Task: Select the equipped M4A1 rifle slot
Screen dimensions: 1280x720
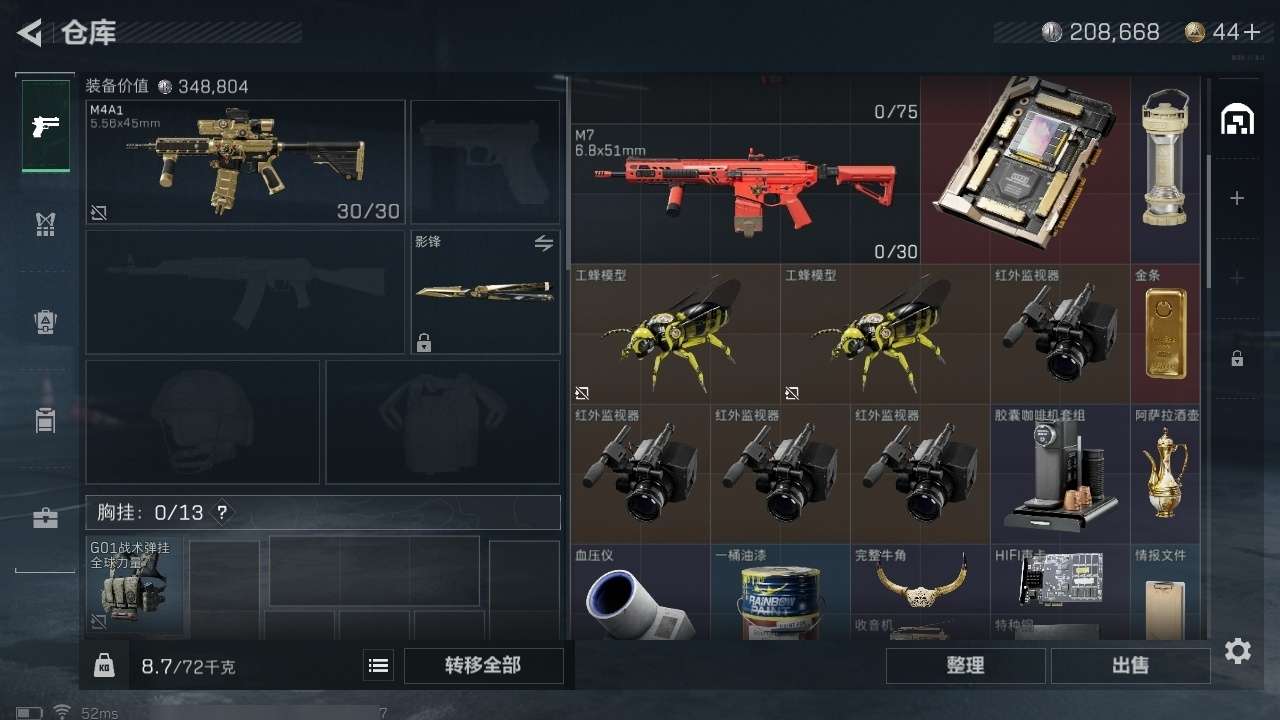Action: click(245, 161)
